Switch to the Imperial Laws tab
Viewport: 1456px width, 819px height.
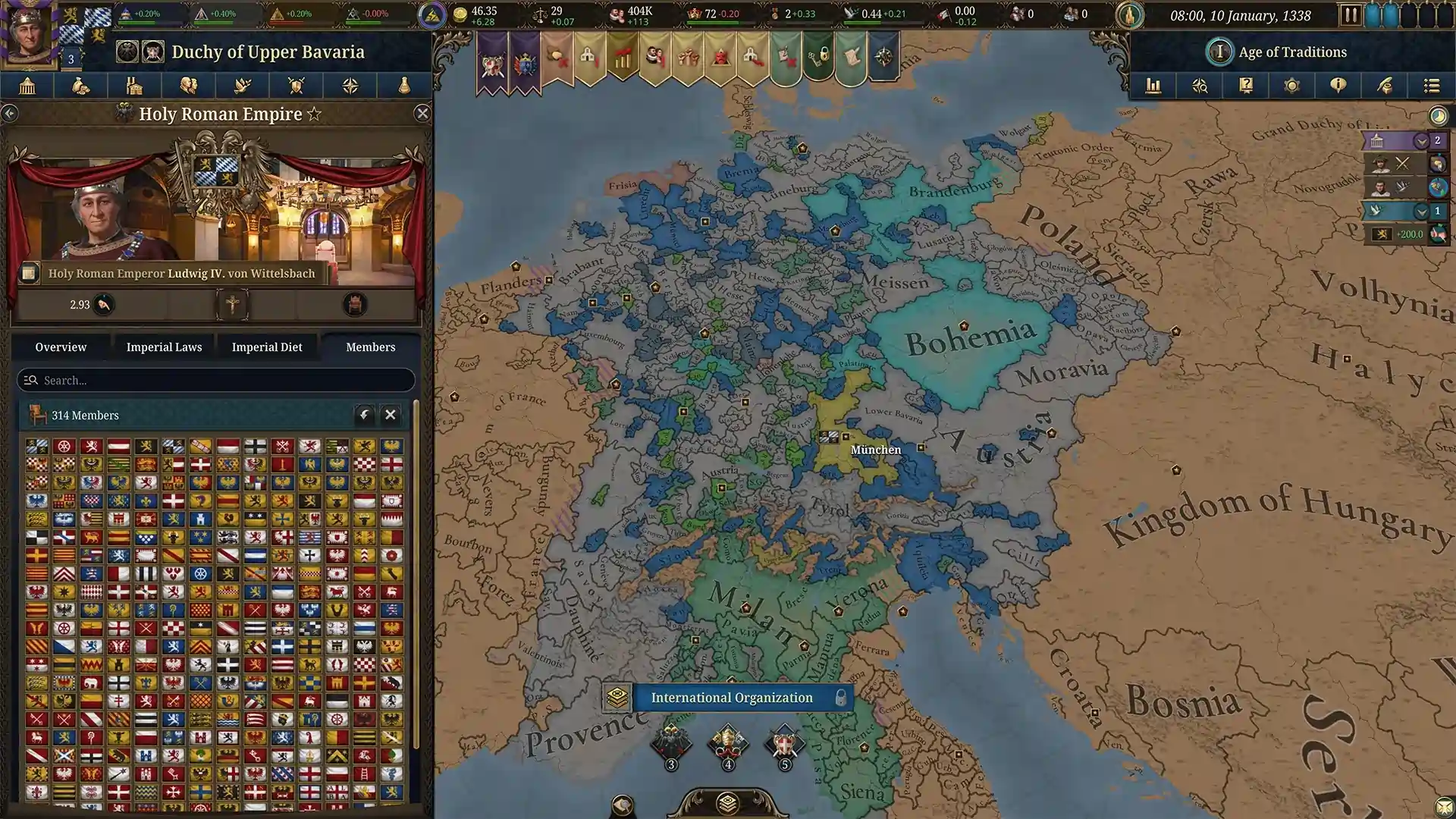(163, 347)
